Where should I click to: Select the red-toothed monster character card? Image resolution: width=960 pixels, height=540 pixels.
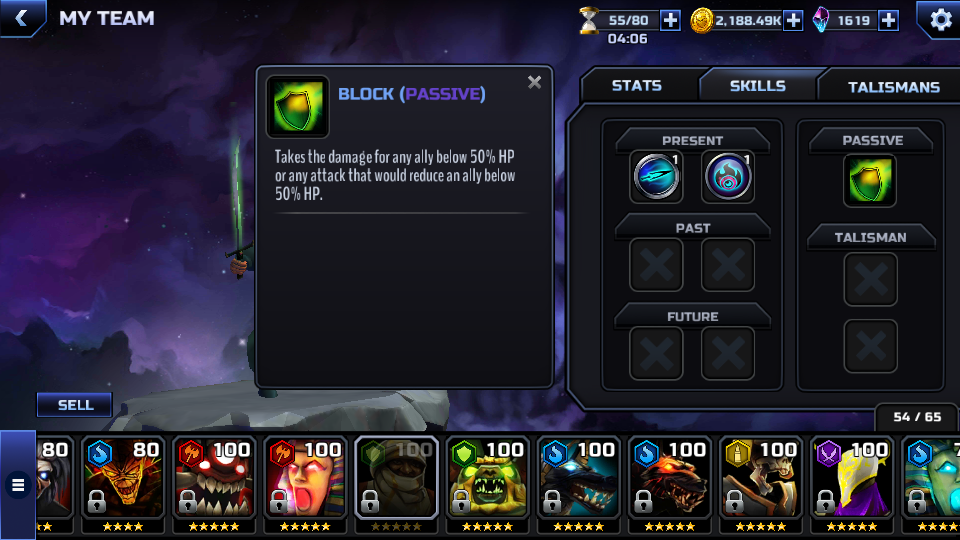tap(213, 483)
